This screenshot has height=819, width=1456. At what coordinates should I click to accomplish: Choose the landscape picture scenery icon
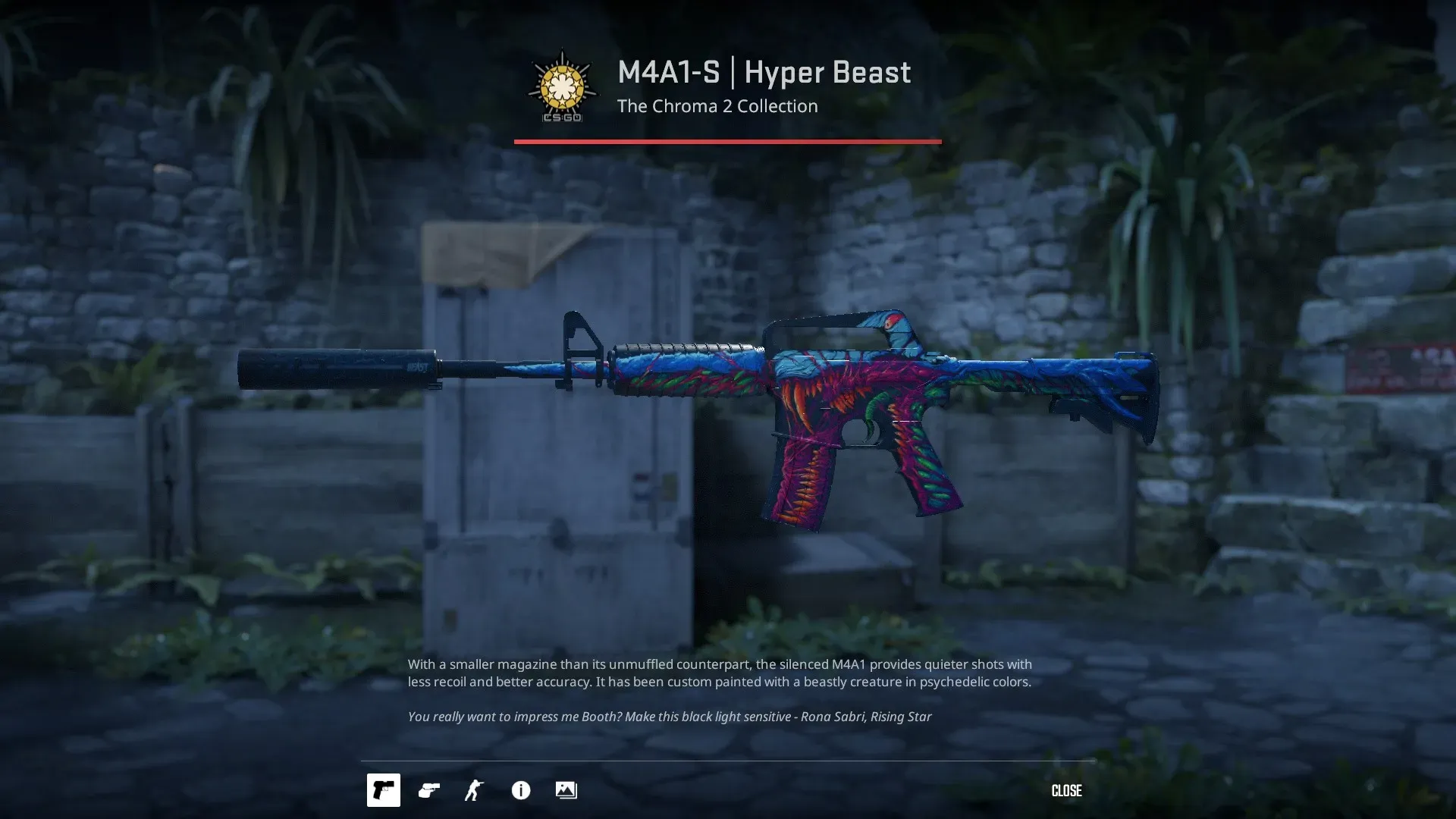(x=566, y=790)
